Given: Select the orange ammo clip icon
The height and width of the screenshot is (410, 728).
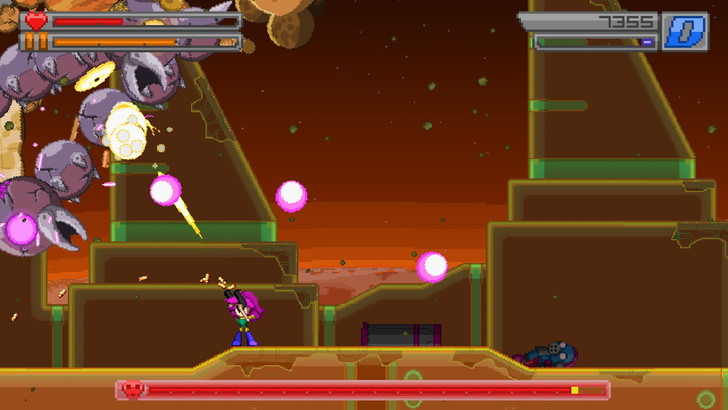Looking at the screenshot, I should click(36, 42).
